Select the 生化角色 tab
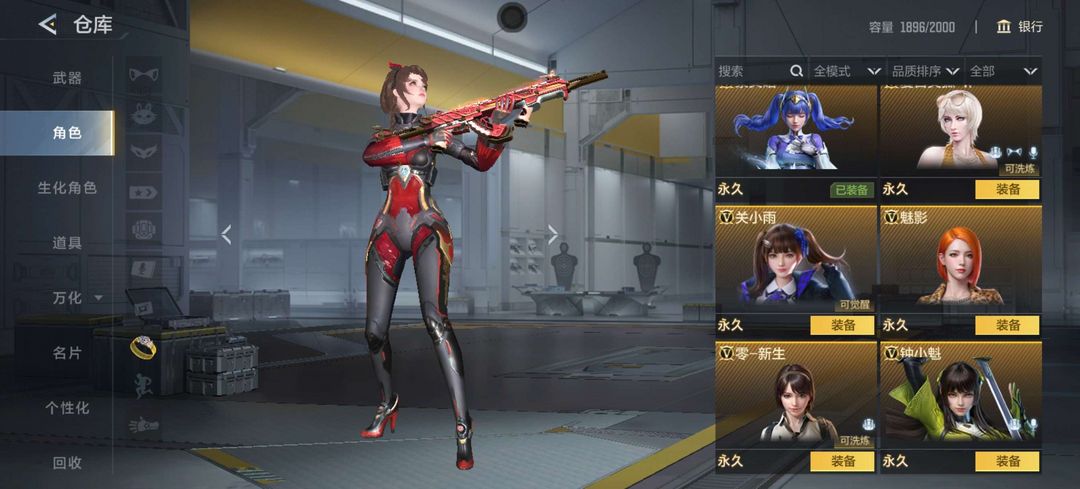The image size is (1080, 489). click(x=67, y=188)
